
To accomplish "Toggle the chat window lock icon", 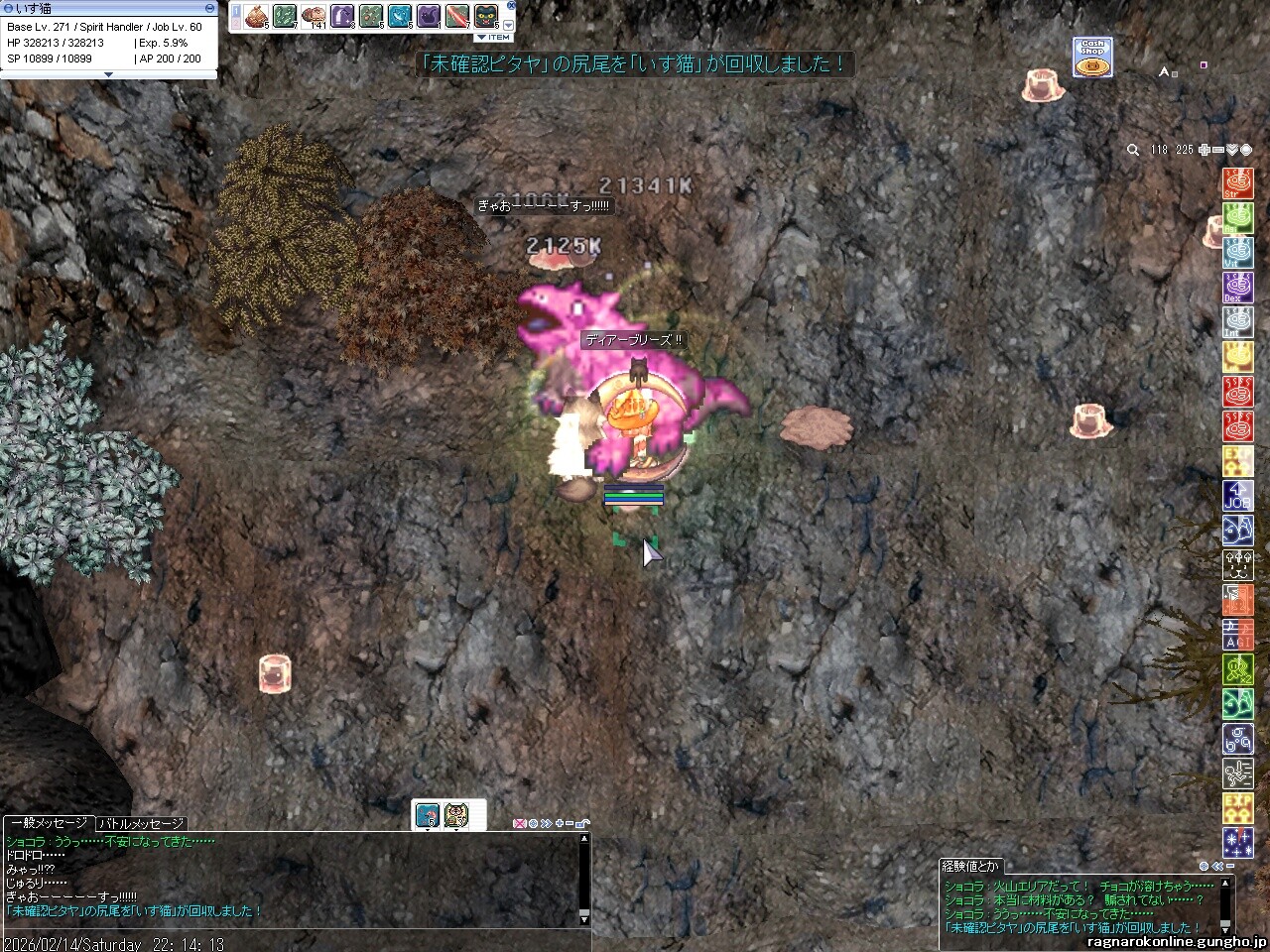I will point(582,823).
